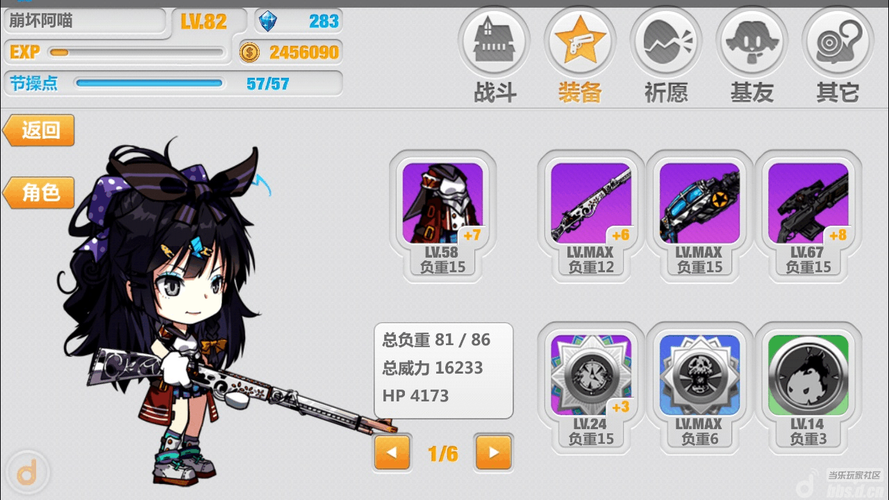Click the 返回 back button
The image size is (889, 500).
pos(40,130)
